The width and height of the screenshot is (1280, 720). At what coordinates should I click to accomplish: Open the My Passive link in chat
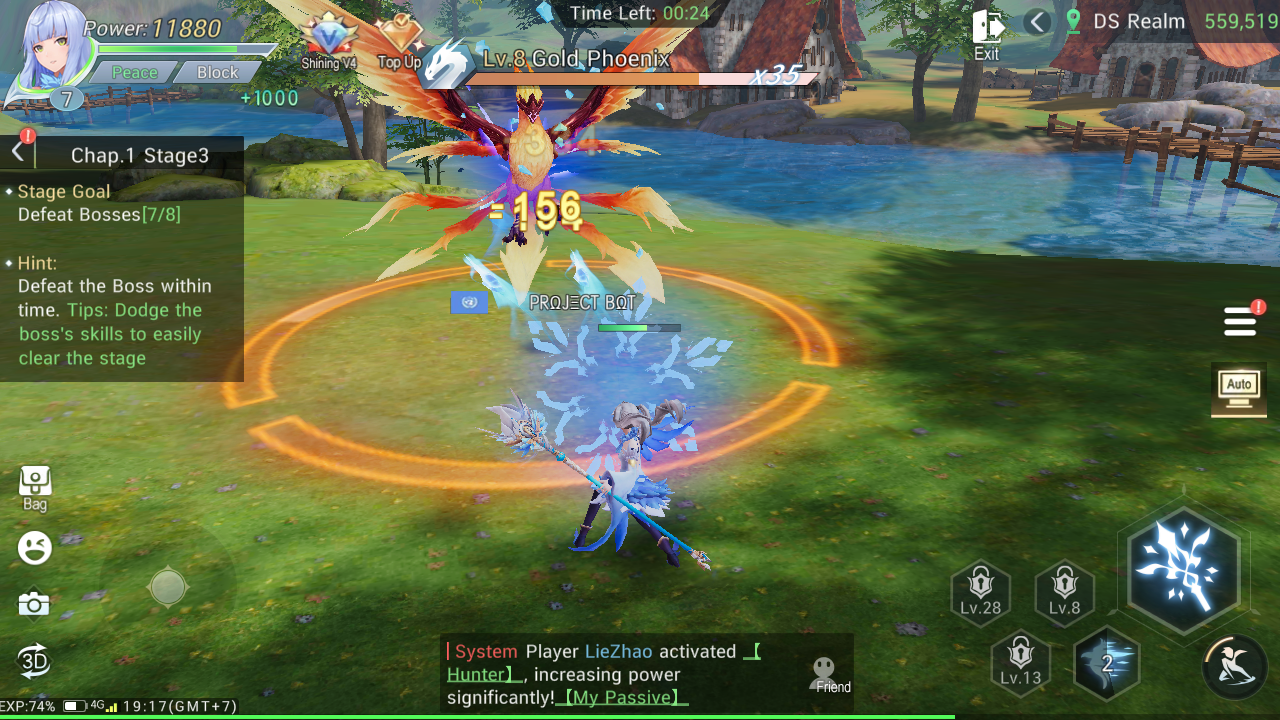click(x=622, y=698)
